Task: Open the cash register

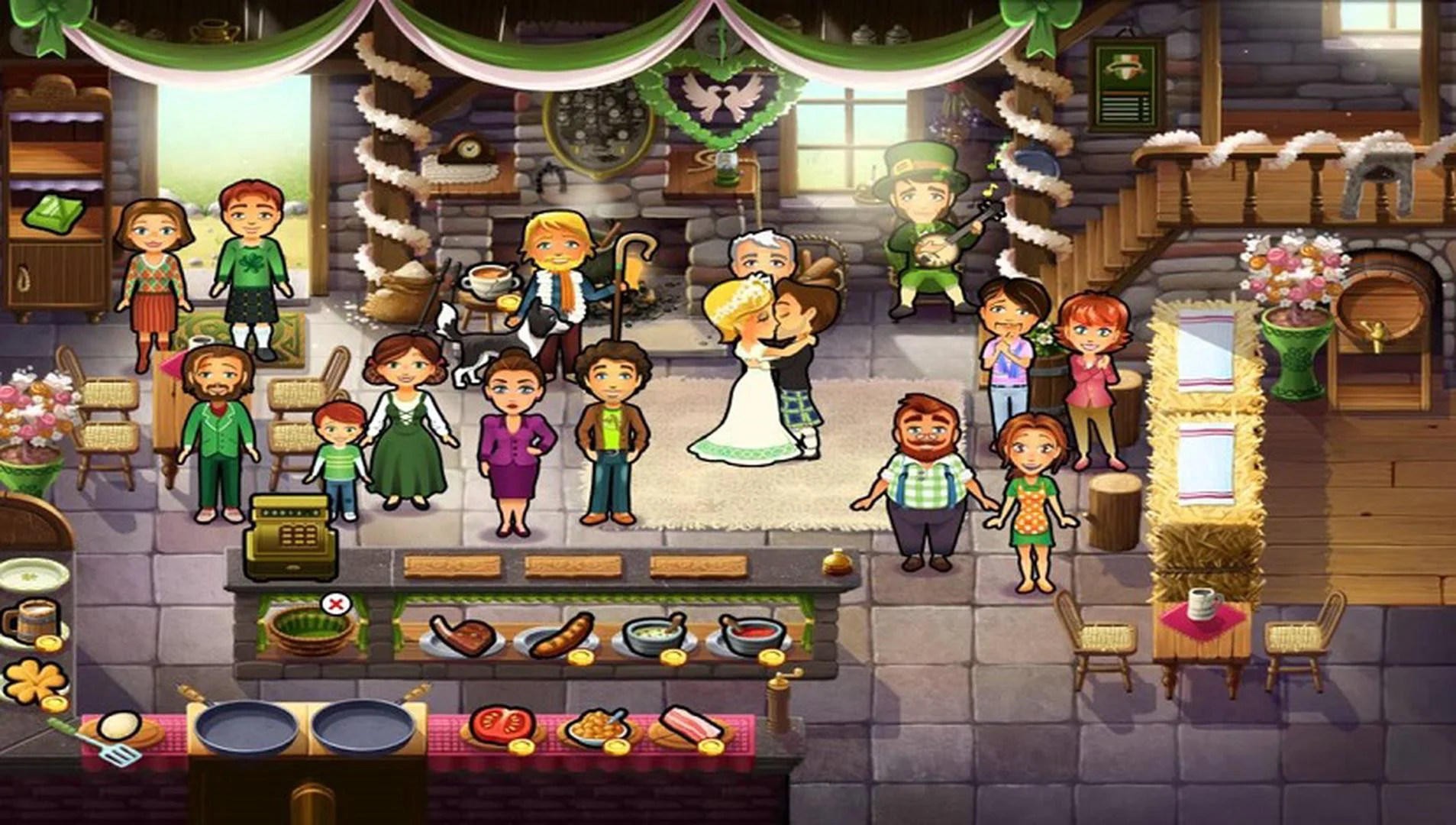Action: point(290,535)
